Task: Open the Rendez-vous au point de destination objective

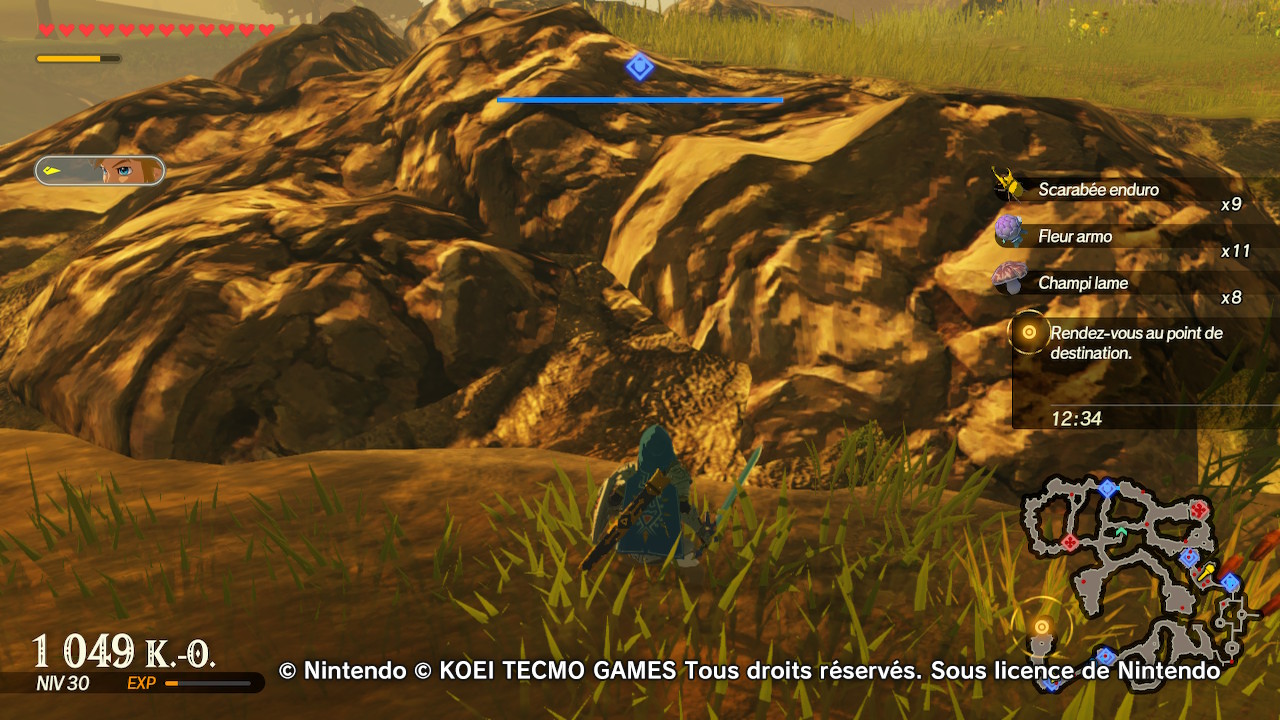Action: (1135, 343)
